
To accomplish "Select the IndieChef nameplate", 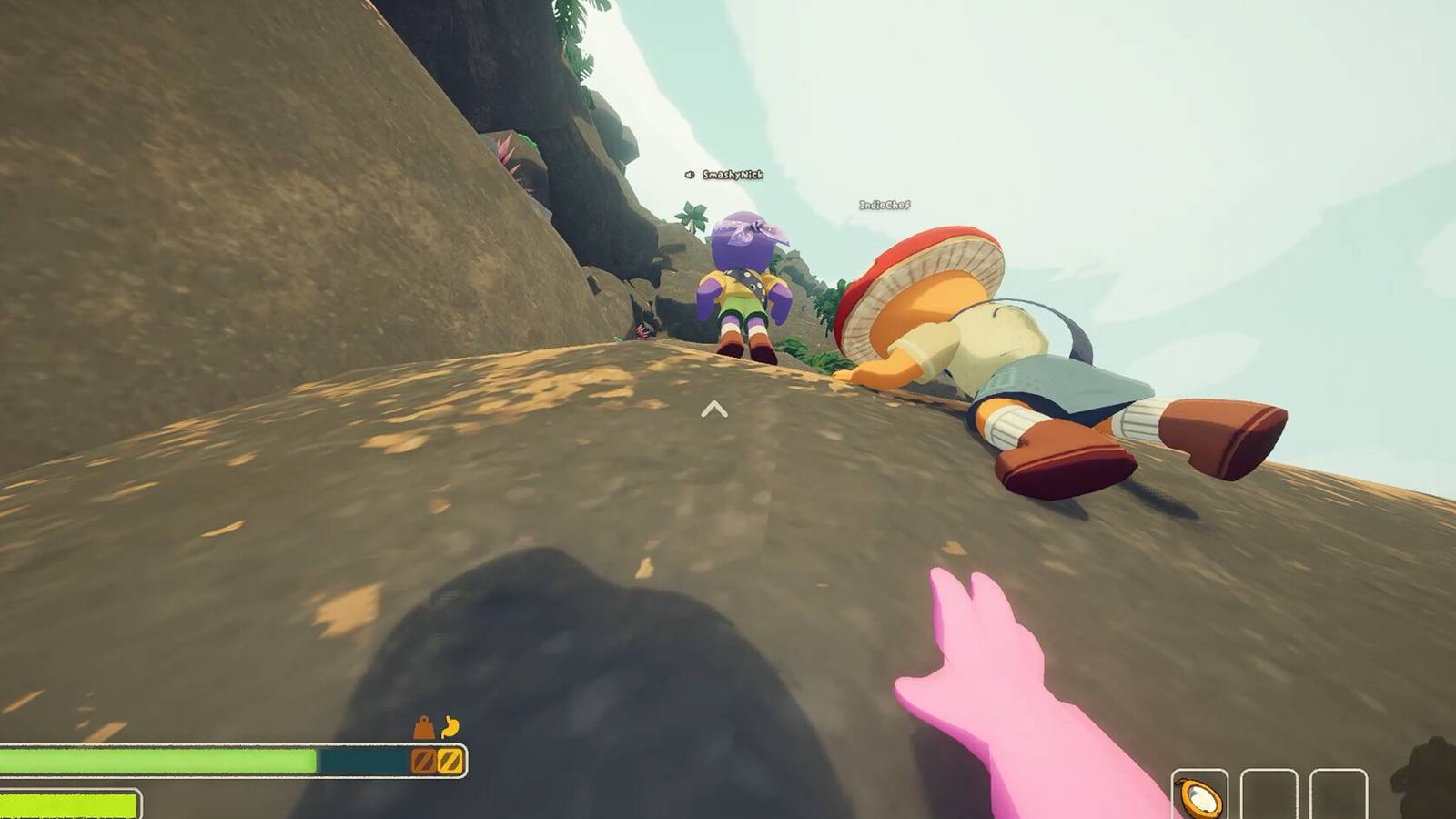I will pos(884,206).
